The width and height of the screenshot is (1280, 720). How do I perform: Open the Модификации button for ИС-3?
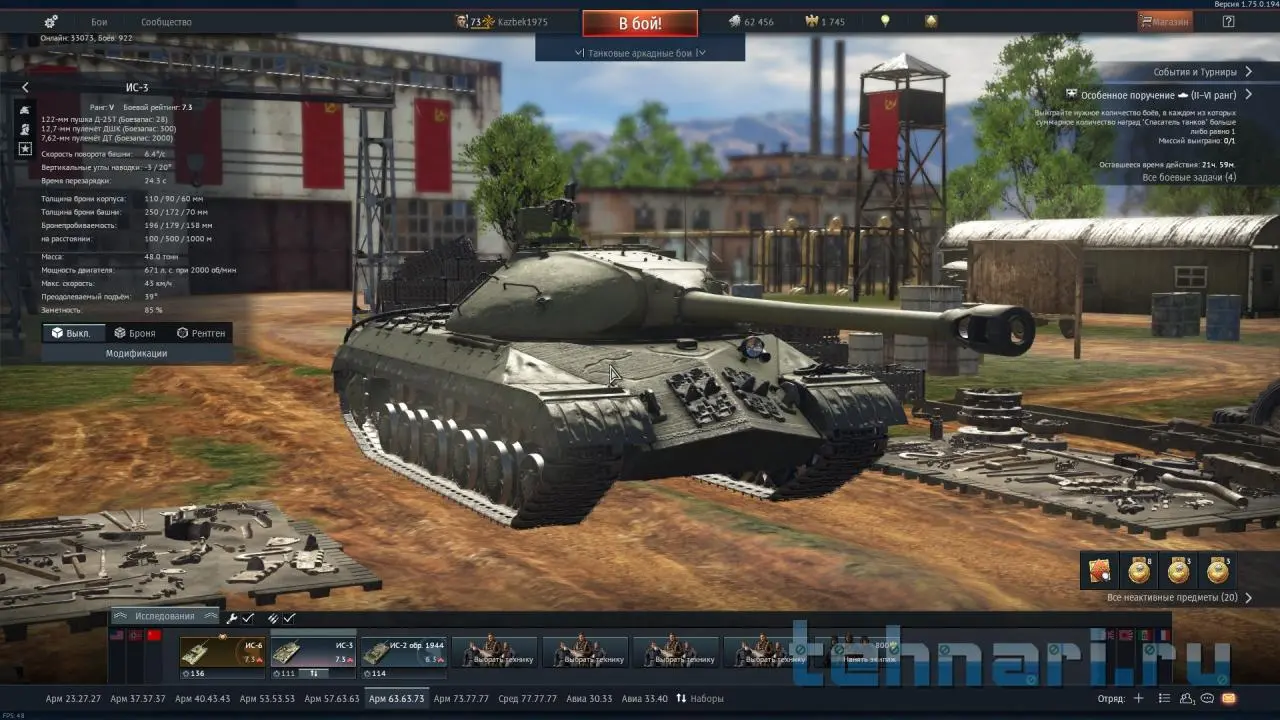tap(137, 353)
